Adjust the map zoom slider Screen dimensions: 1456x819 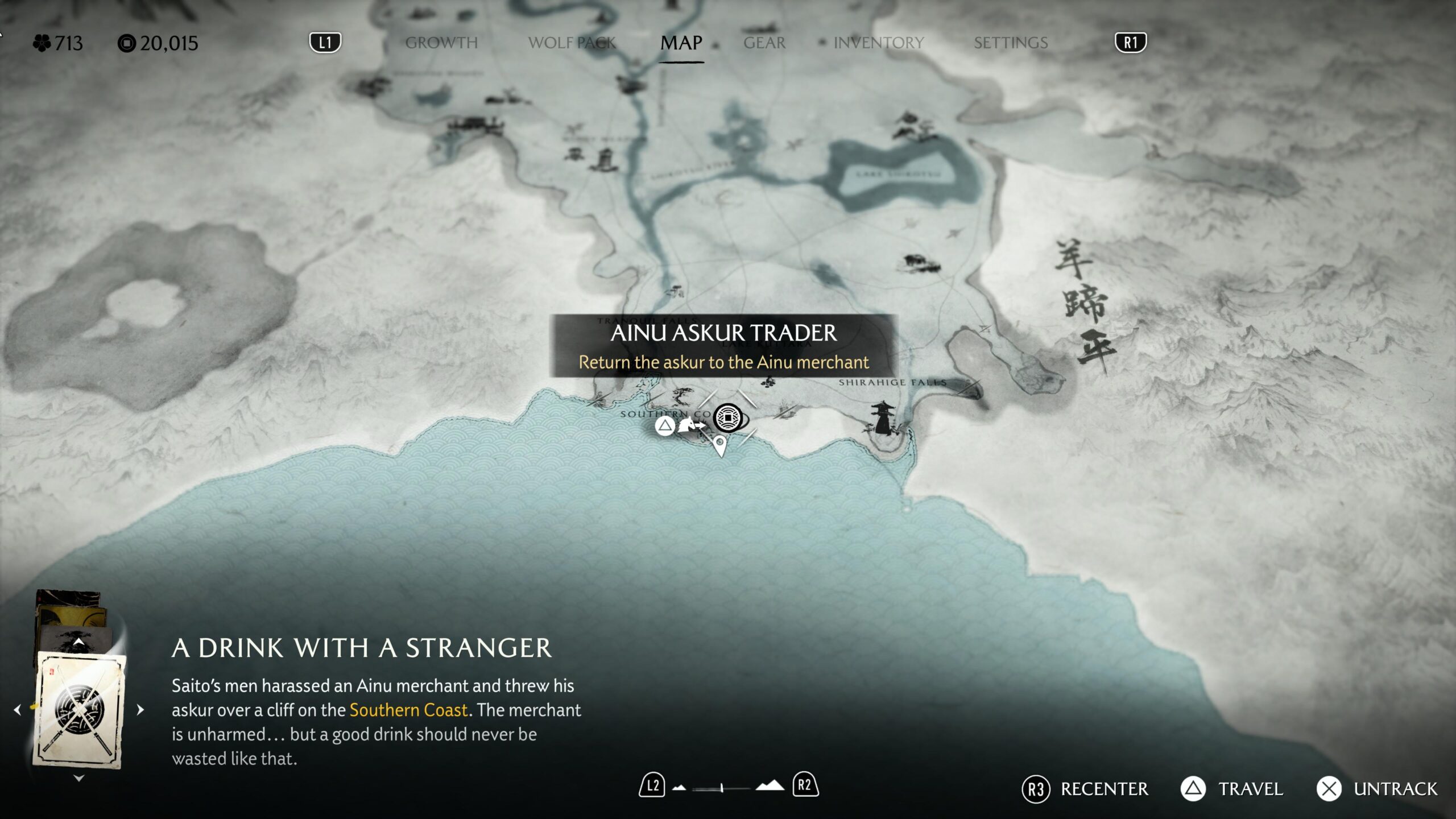[x=721, y=788]
